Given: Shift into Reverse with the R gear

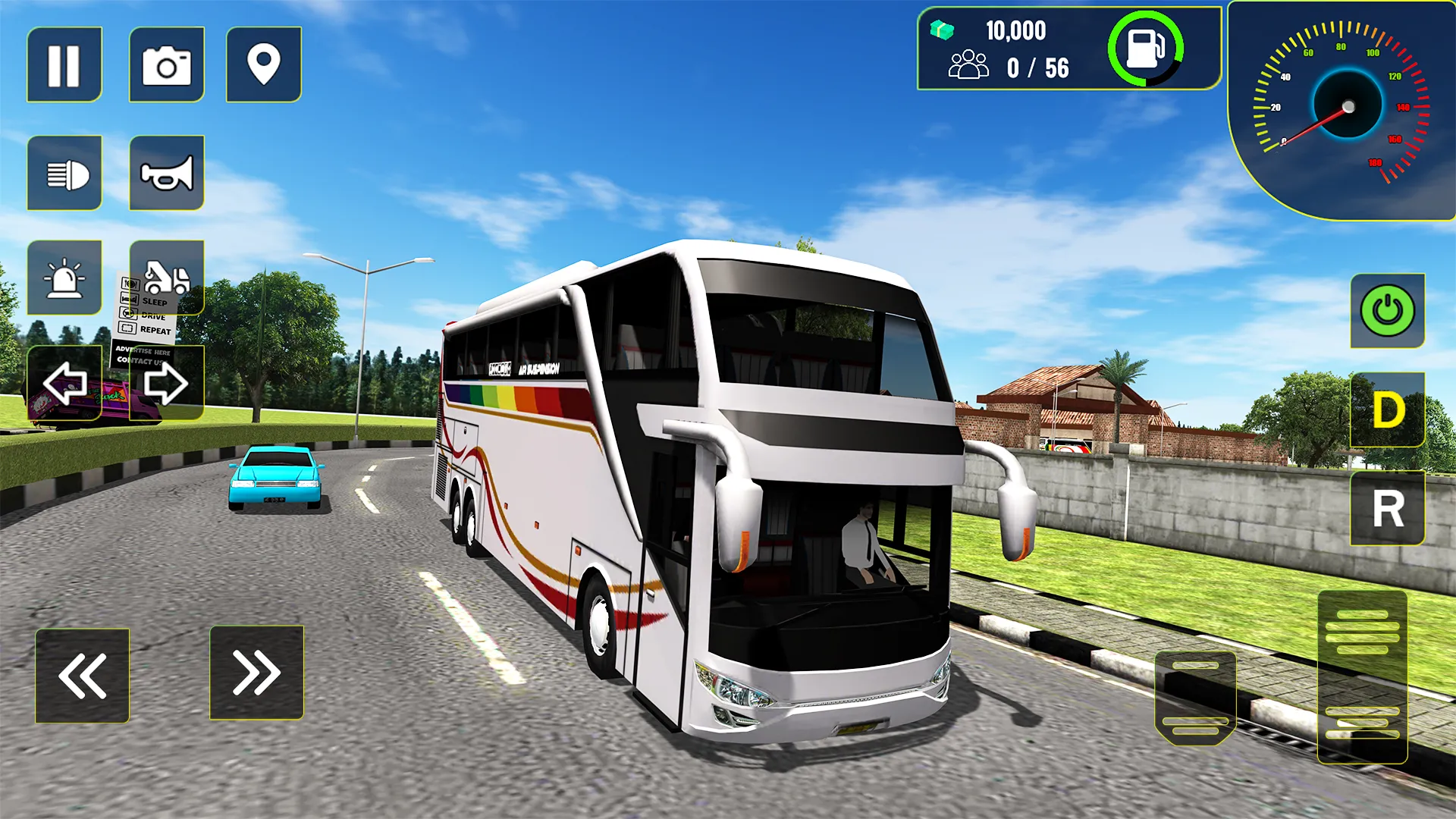Looking at the screenshot, I should click(x=1387, y=510).
